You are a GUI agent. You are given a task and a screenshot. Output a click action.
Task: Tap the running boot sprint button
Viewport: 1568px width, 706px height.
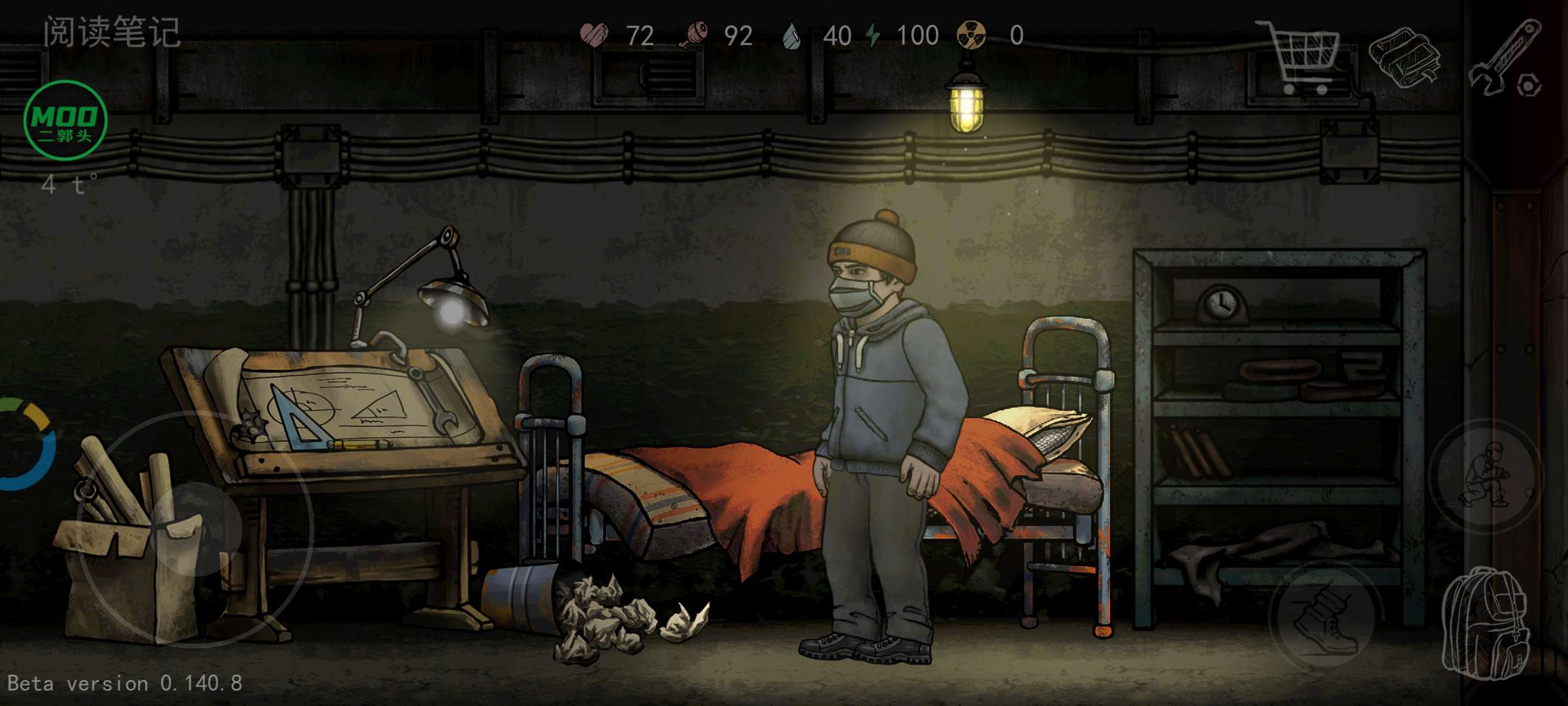coord(1325,615)
